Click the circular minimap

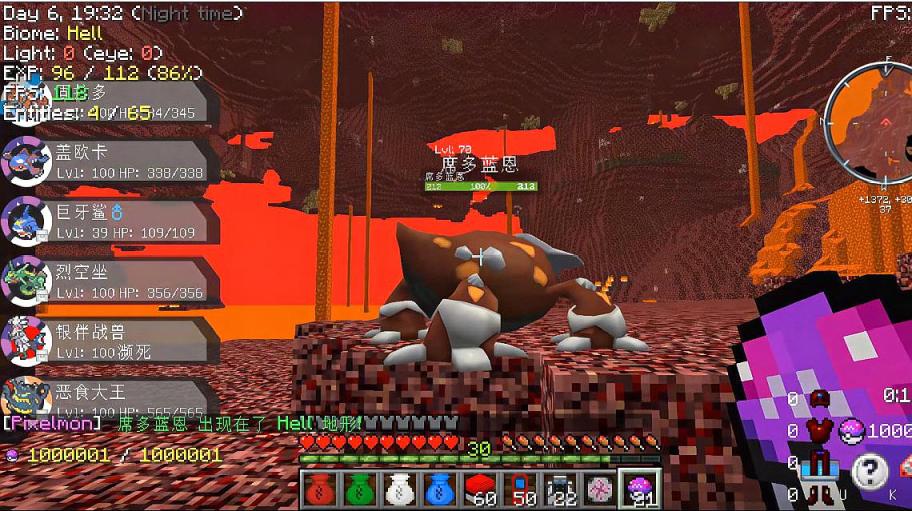pyautogui.click(x=867, y=129)
